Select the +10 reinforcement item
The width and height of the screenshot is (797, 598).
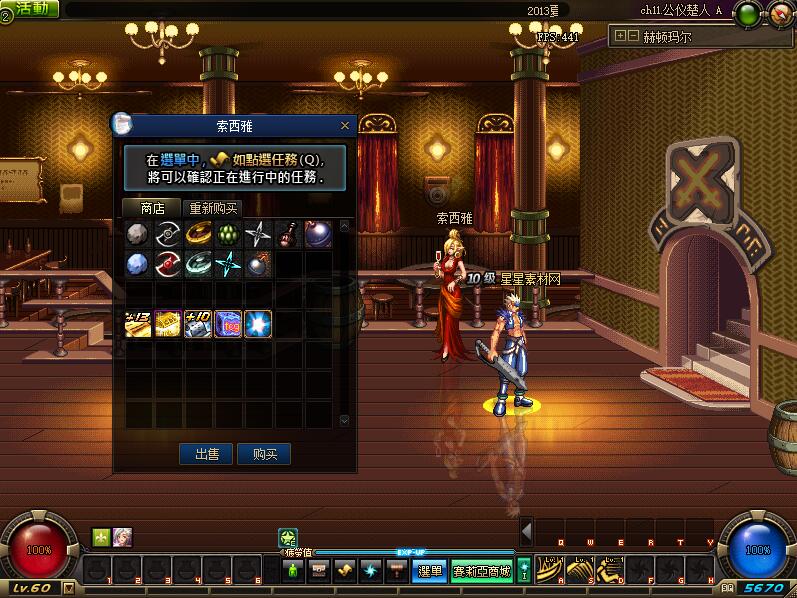point(198,323)
